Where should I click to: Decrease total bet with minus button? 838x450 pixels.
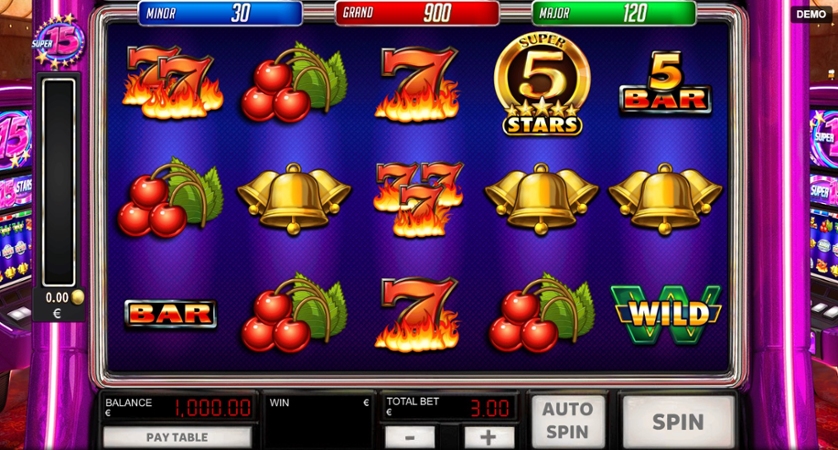tap(410, 437)
